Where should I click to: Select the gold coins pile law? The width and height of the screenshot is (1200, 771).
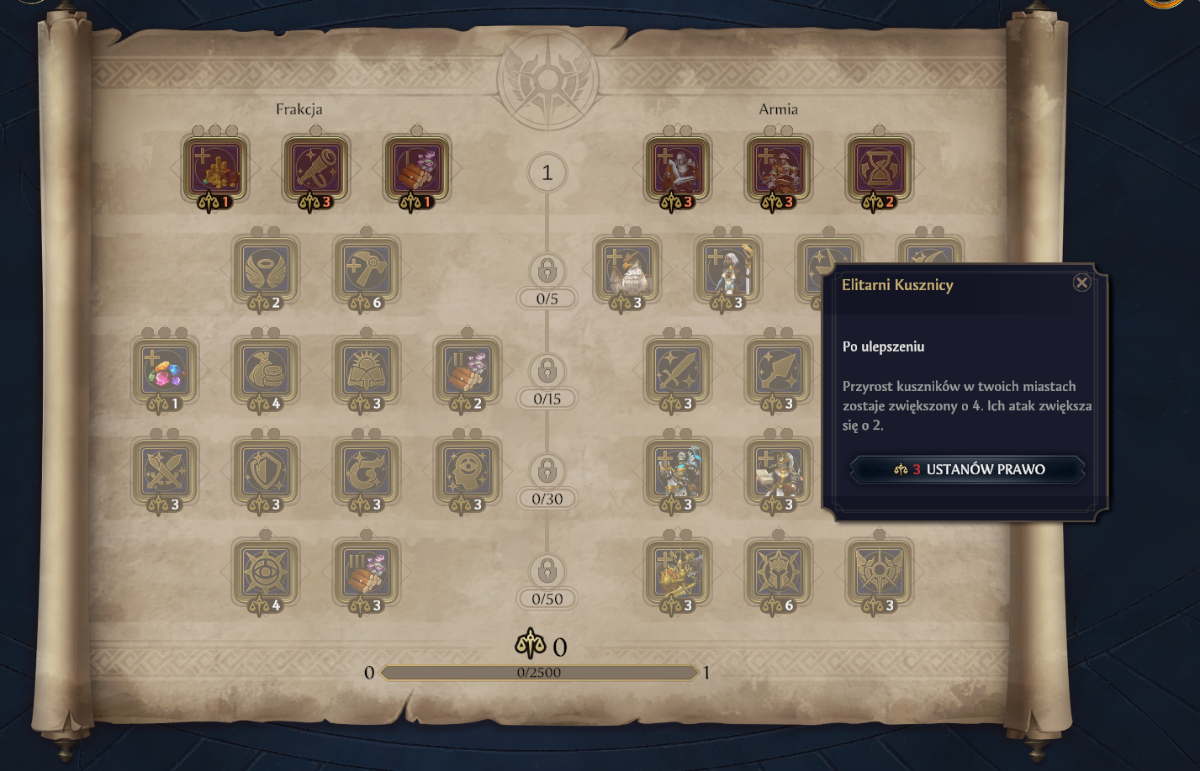pos(215,168)
